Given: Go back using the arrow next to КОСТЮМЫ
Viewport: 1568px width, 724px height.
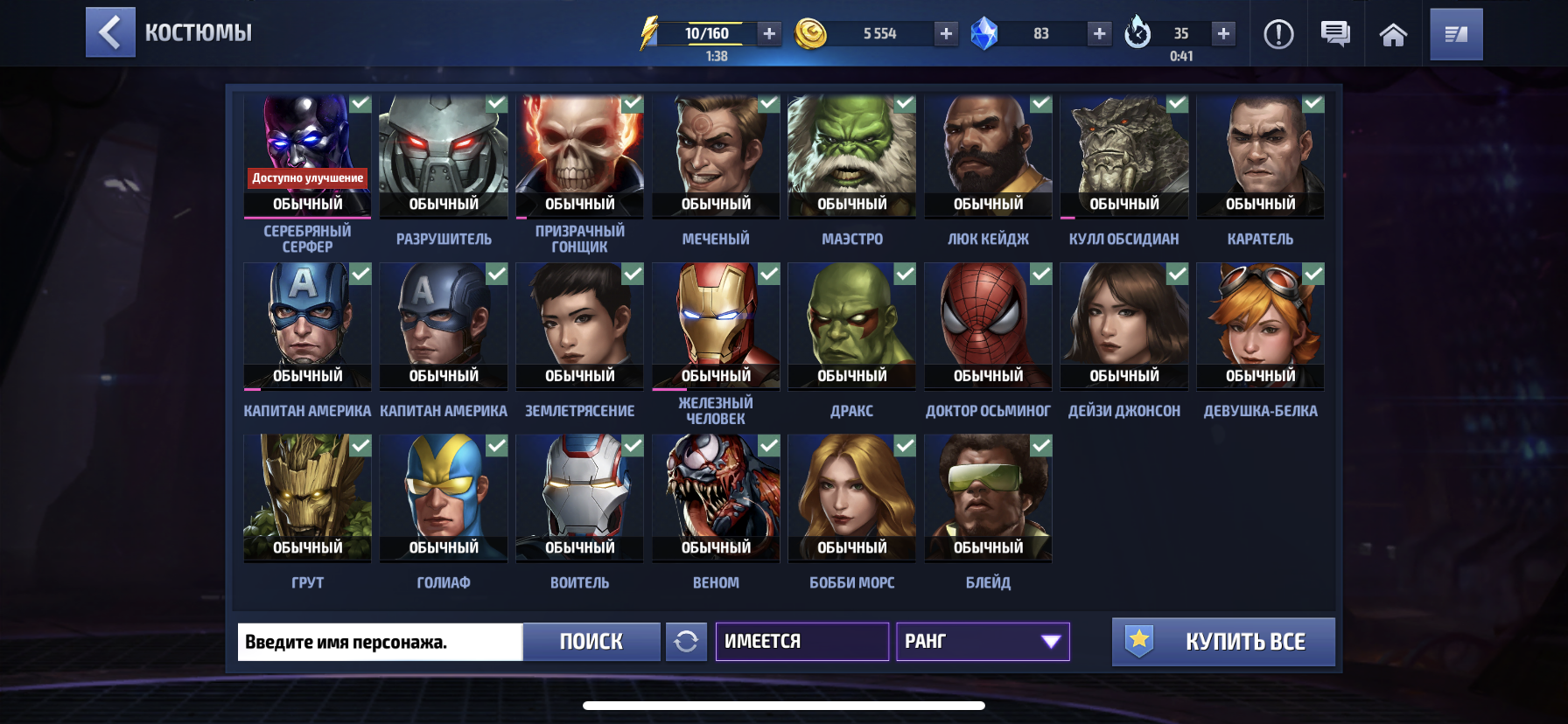Looking at the screenshot, I should pyautogui.click(x=110, y=33).
